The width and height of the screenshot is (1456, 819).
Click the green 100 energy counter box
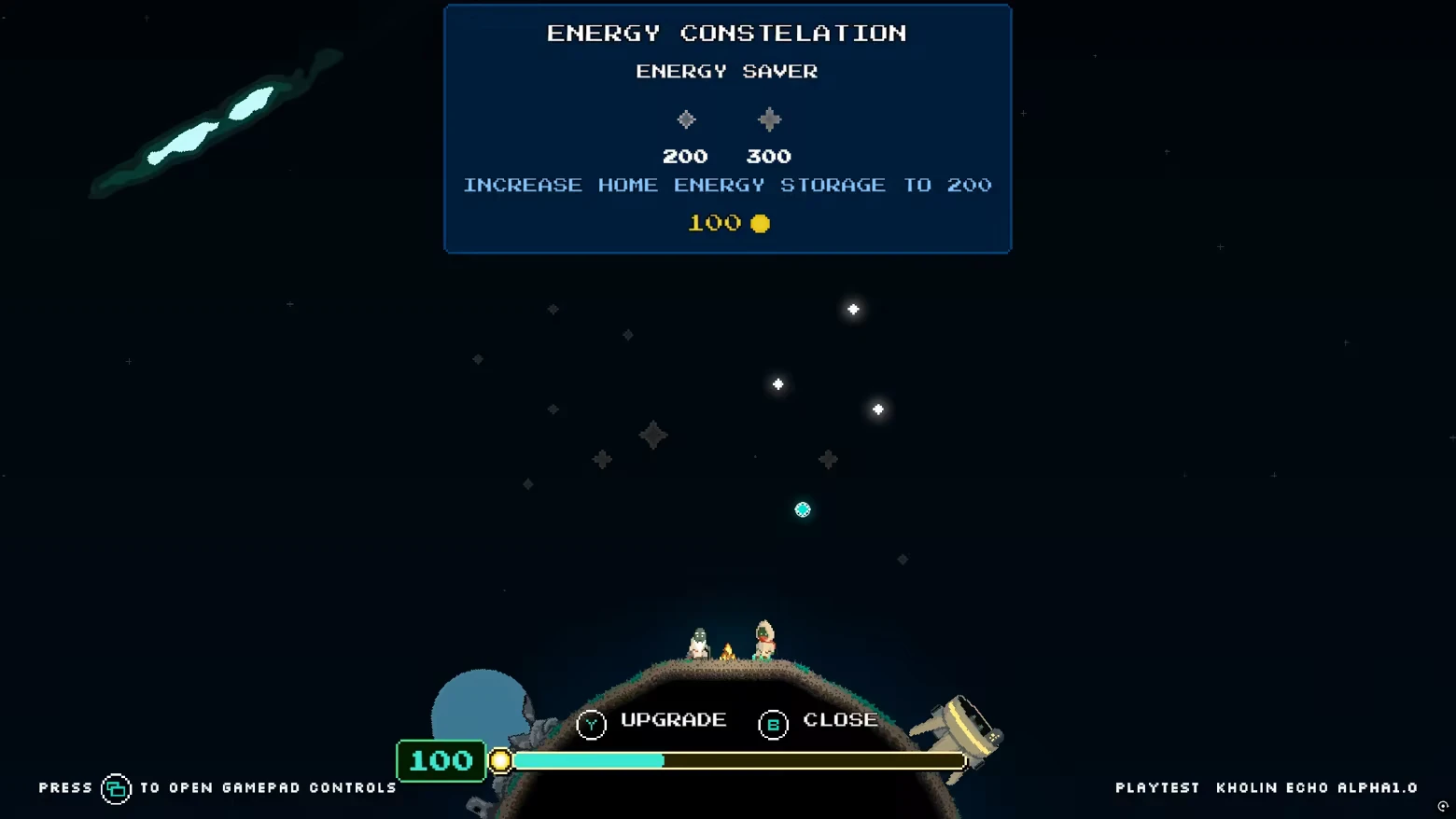coord(441,760)
